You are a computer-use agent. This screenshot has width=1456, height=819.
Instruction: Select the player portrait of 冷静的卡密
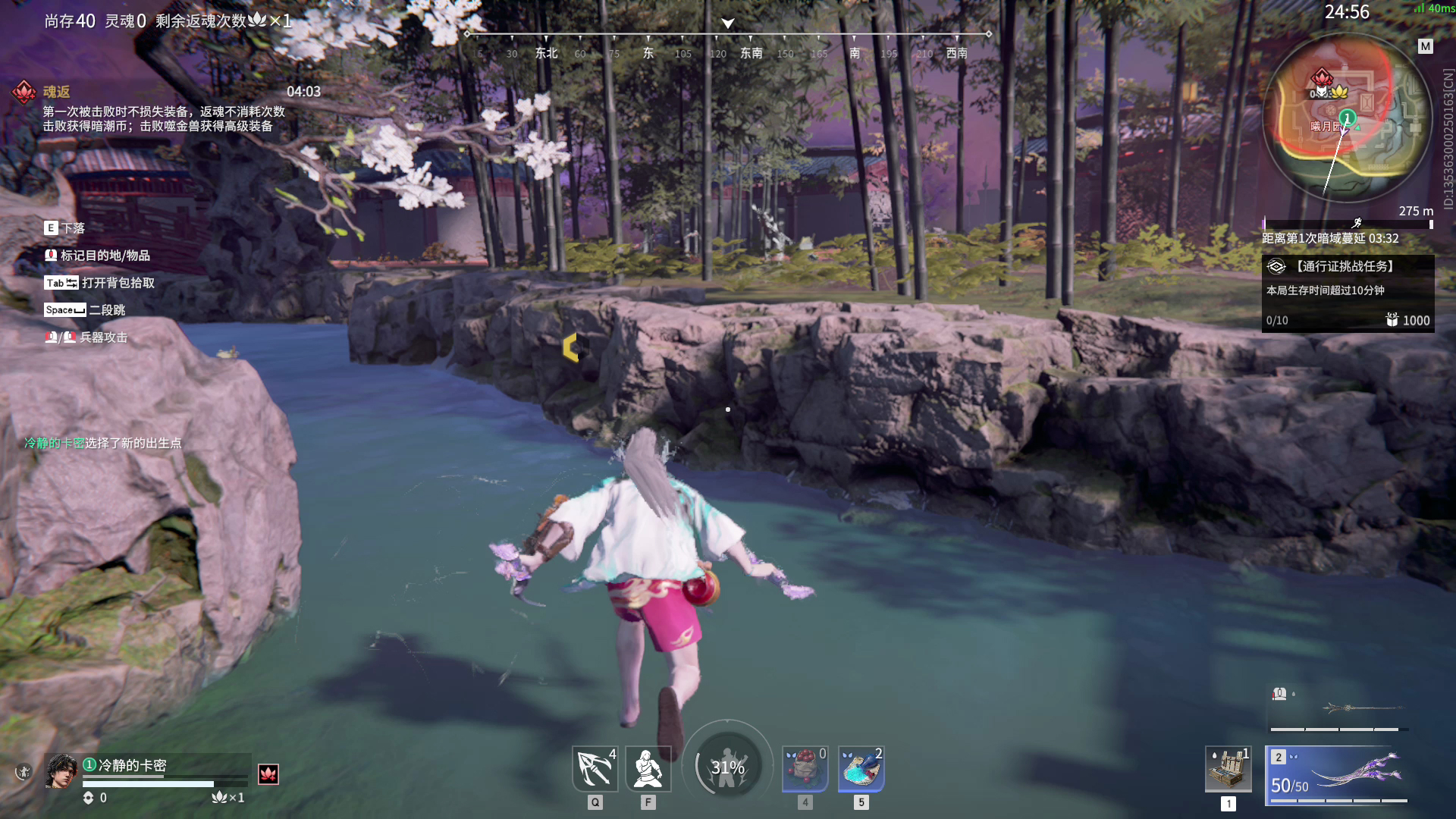point(61,771)
